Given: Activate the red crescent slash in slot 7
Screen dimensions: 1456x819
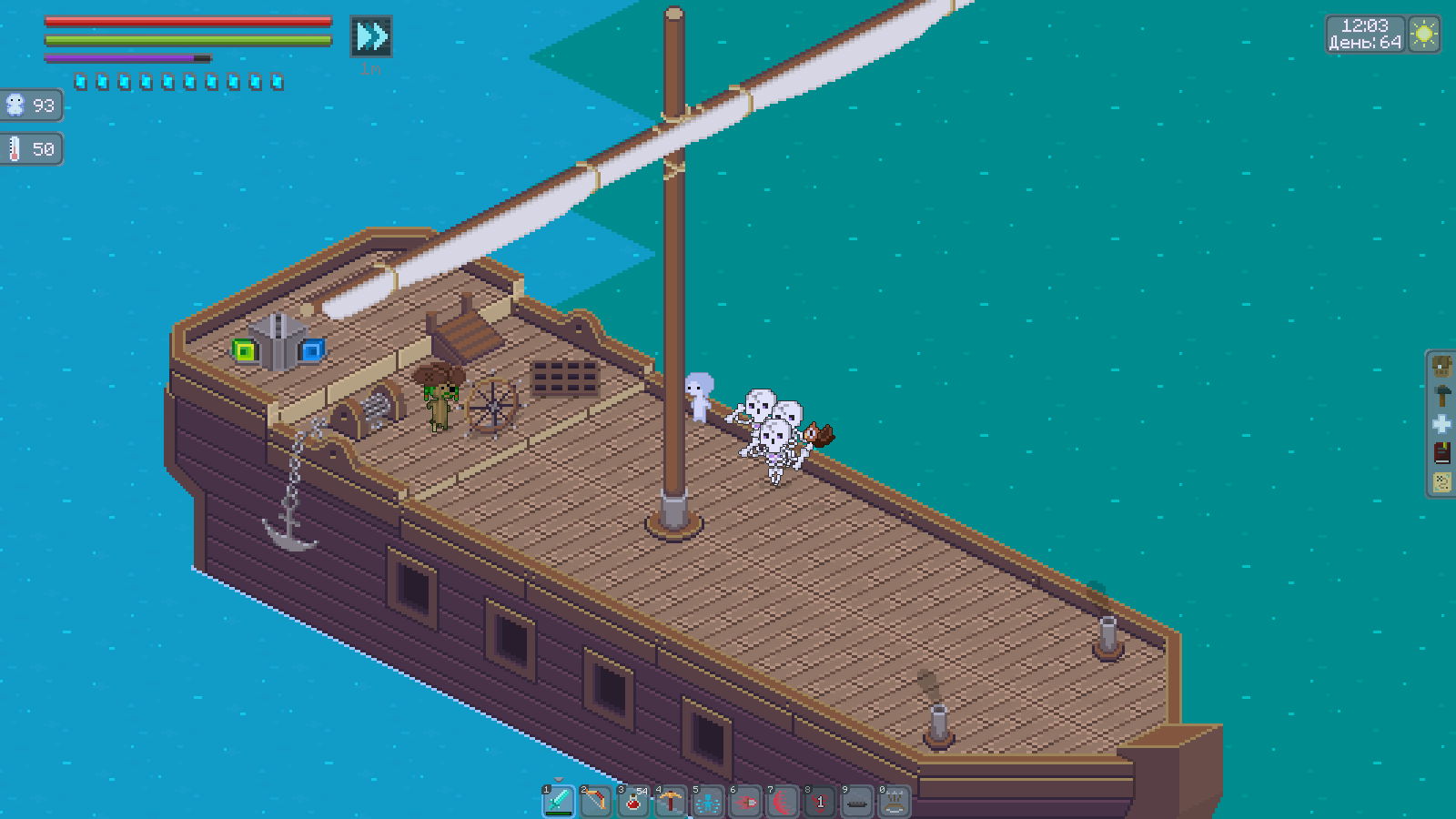Looking at the screenshot, I should point(783,802).
